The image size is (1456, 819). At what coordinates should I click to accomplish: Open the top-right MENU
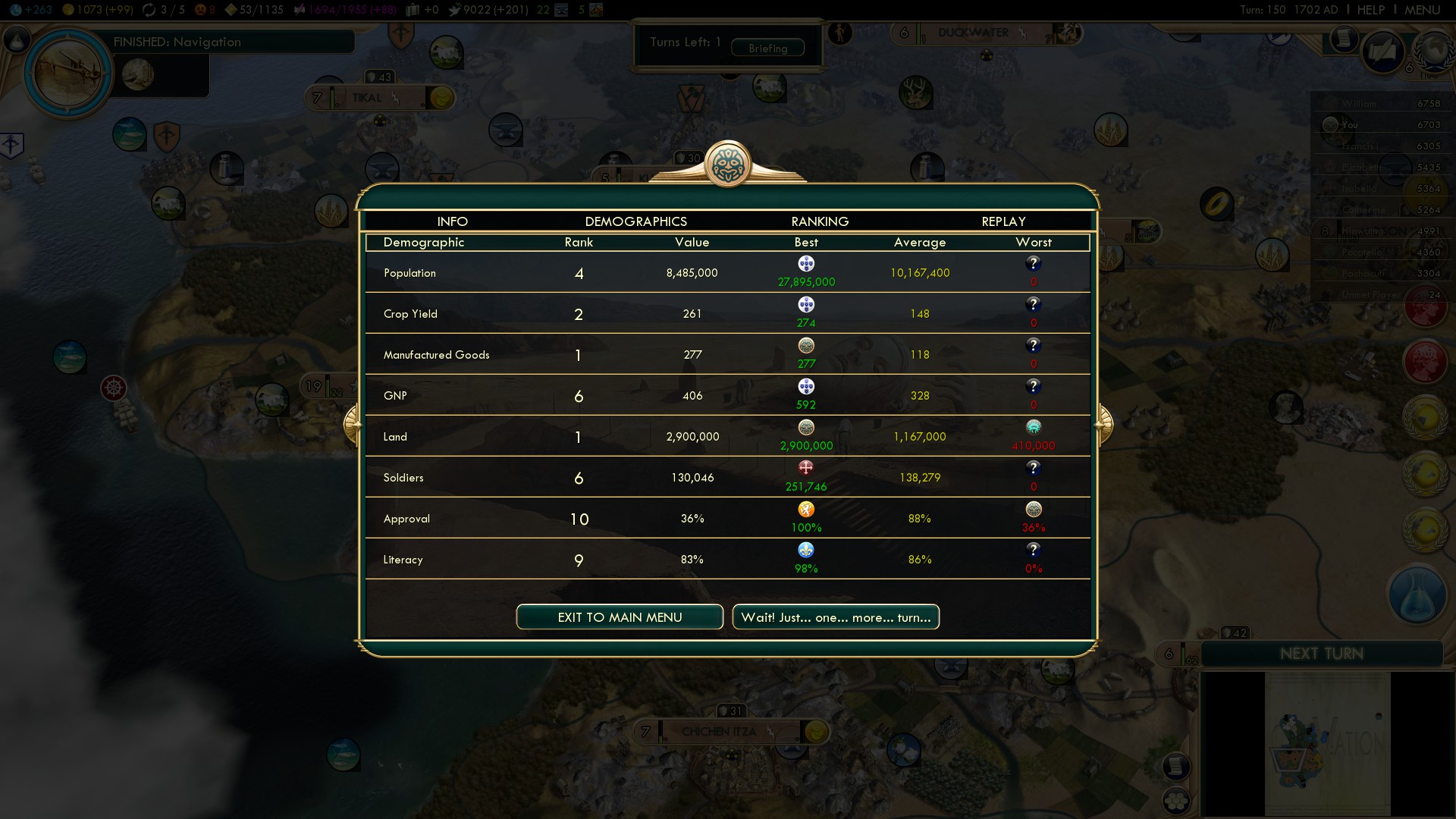[1422, 10]
